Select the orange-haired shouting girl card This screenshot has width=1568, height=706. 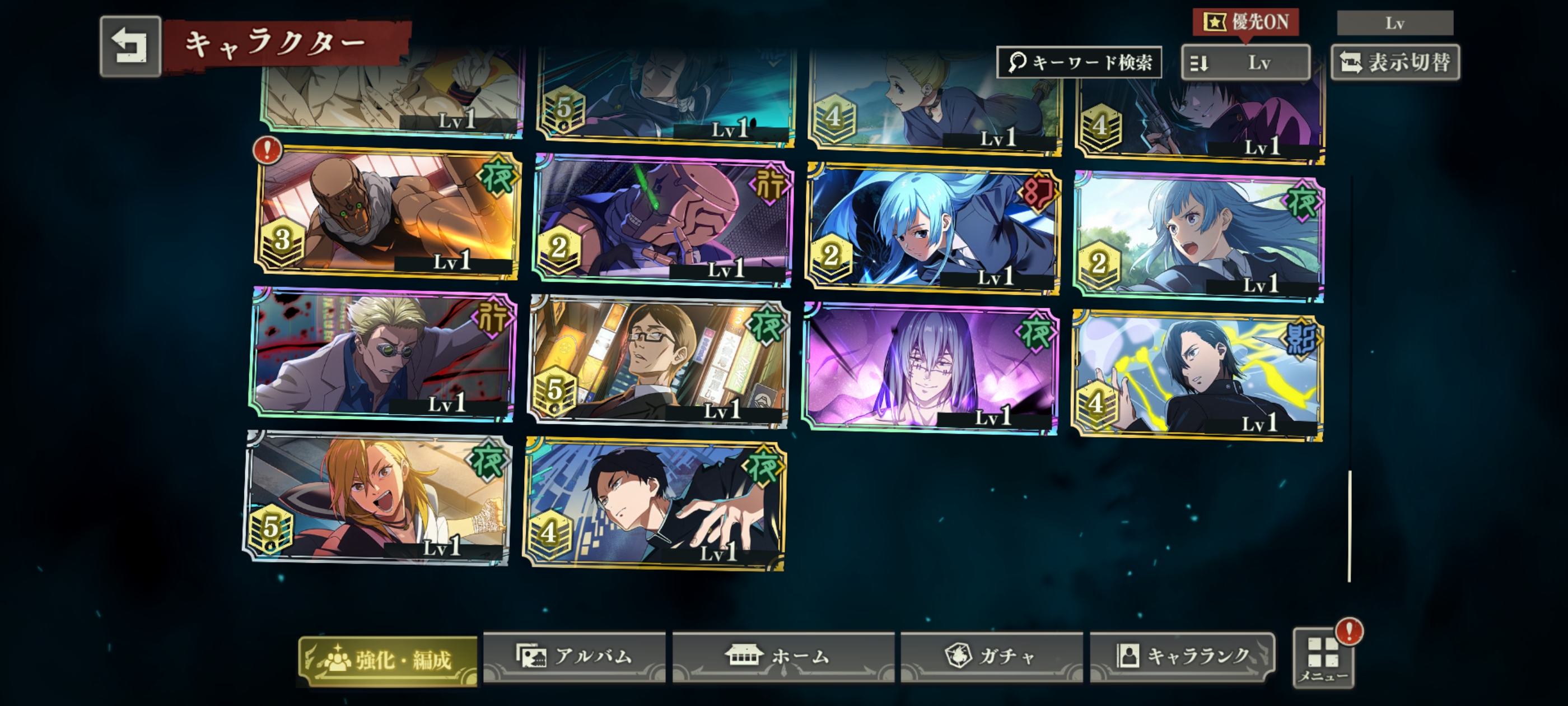tap(377, 497)
